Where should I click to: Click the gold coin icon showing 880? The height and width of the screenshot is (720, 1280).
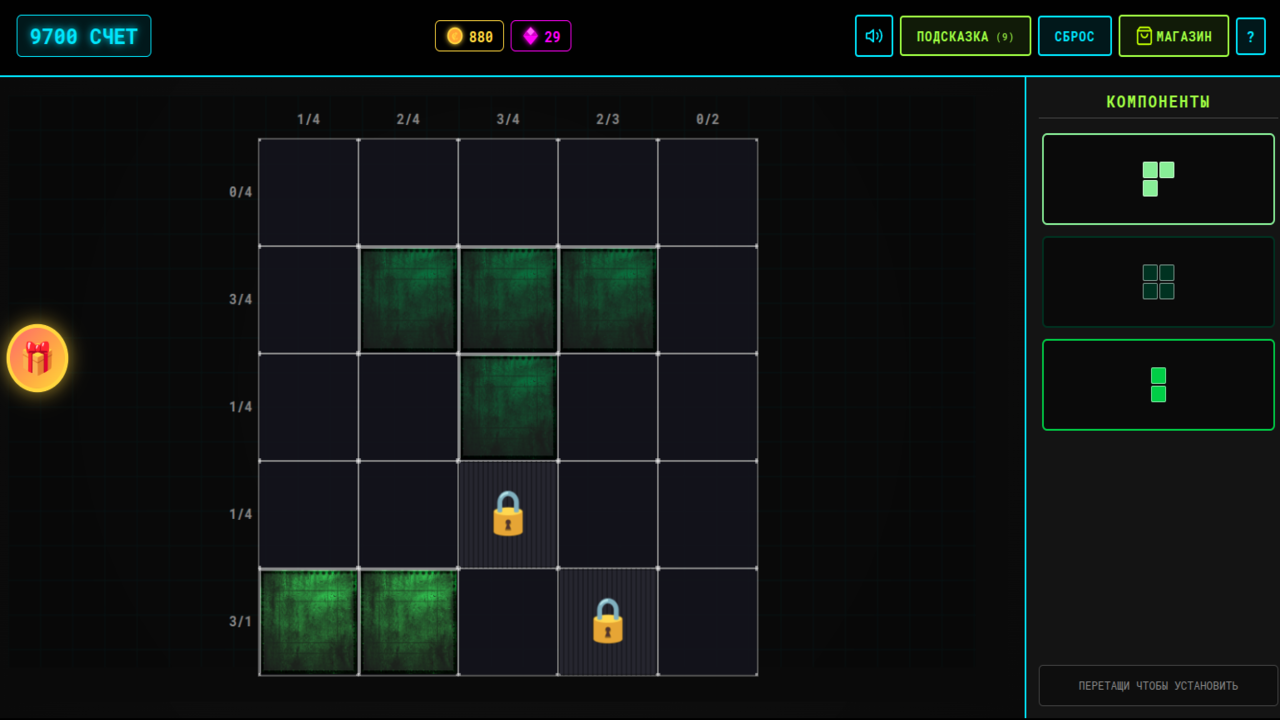tap(454, 35)
